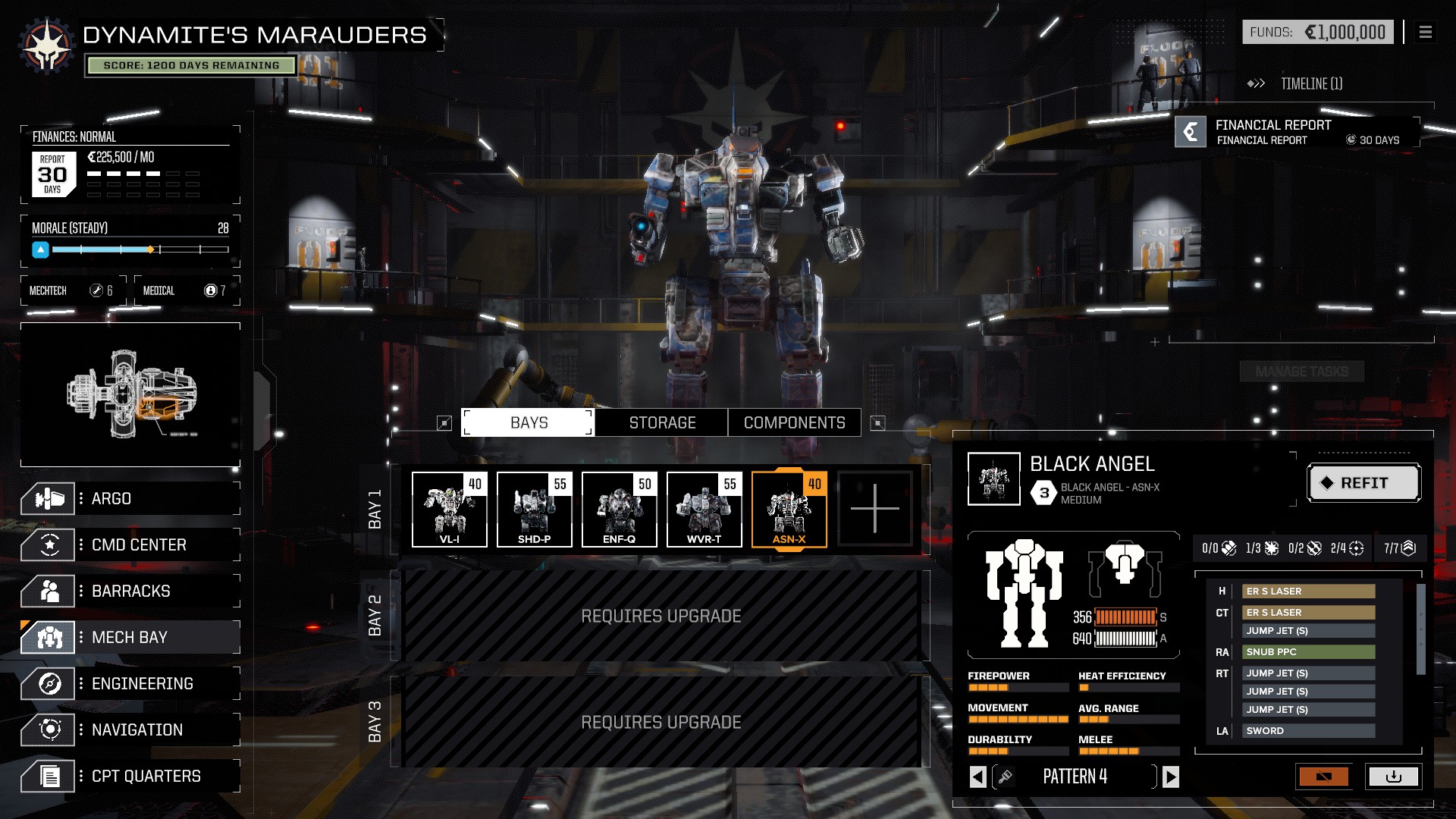The height and width of the screenshot is (819, 1456).
Task: Pick the ENF-Q mech slot
Action: click(x=620, y=509)
